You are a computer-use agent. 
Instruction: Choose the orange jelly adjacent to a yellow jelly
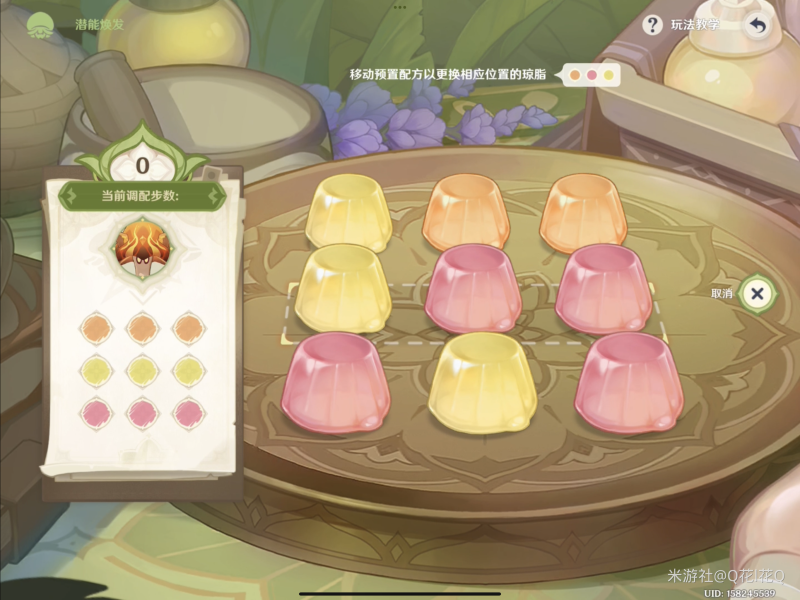pyautogui.click(x=465, y=212)
